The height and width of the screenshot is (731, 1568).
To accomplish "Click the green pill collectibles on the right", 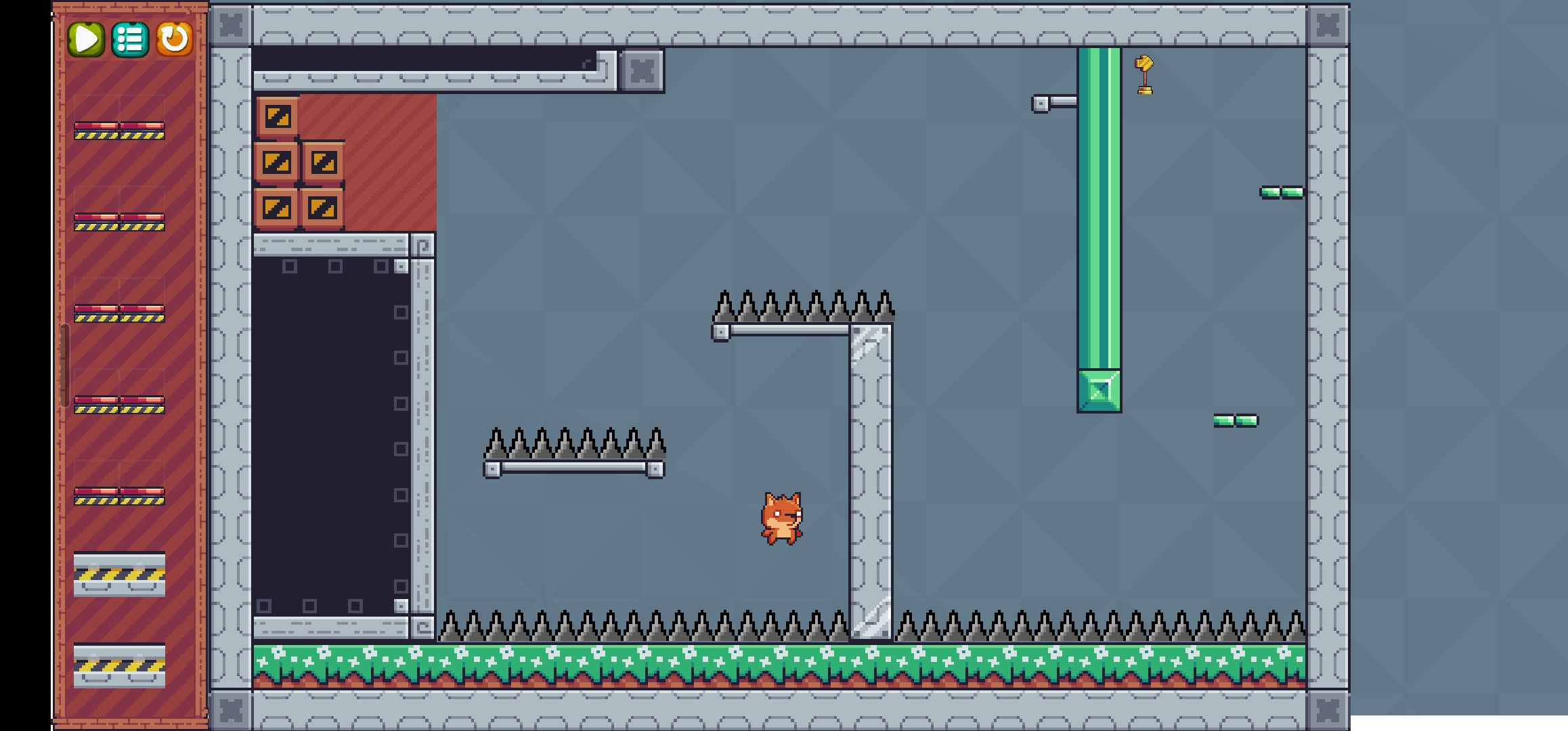I will click(x=1282, y=192).
